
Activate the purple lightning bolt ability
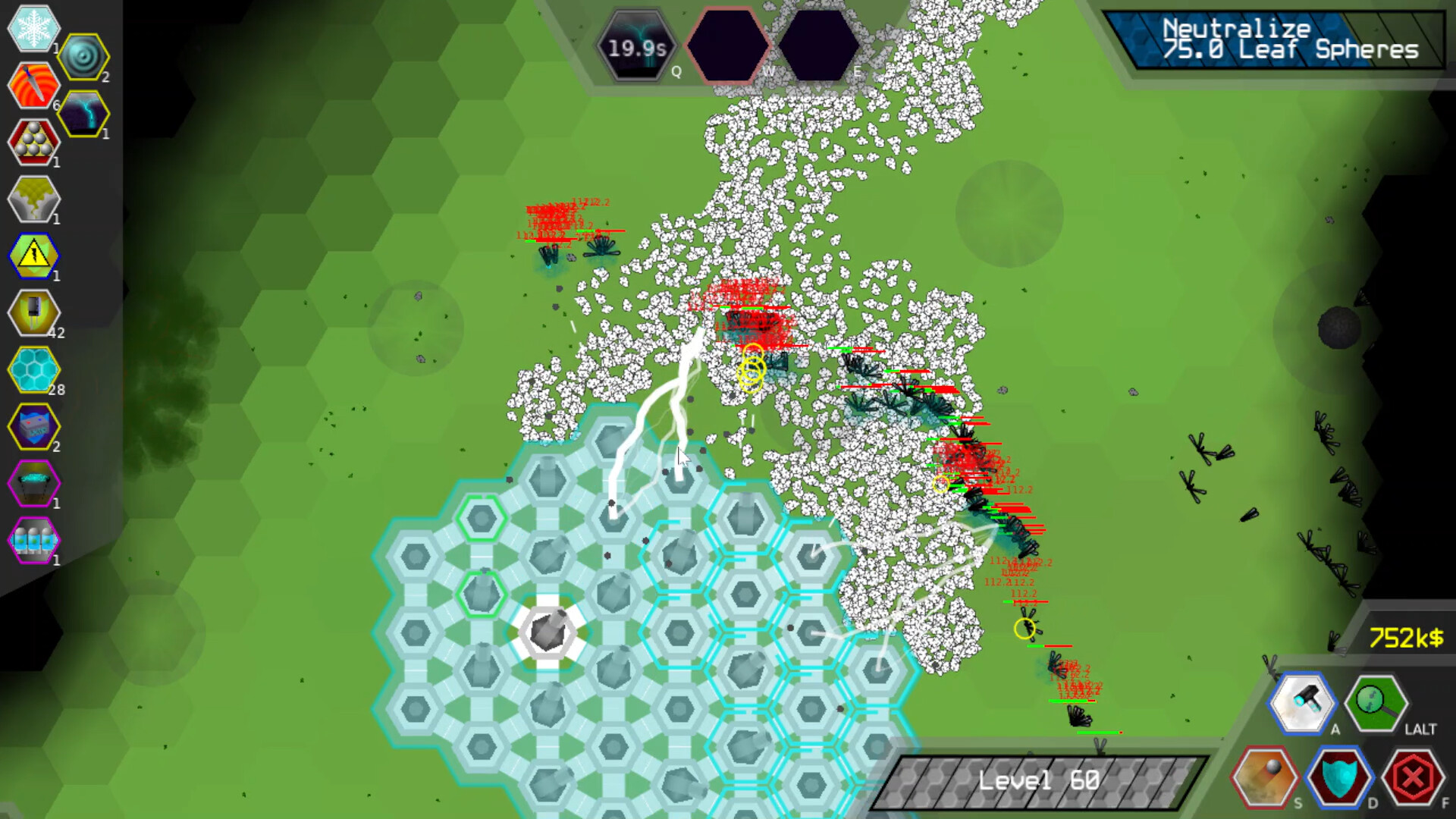coord(83,114)
